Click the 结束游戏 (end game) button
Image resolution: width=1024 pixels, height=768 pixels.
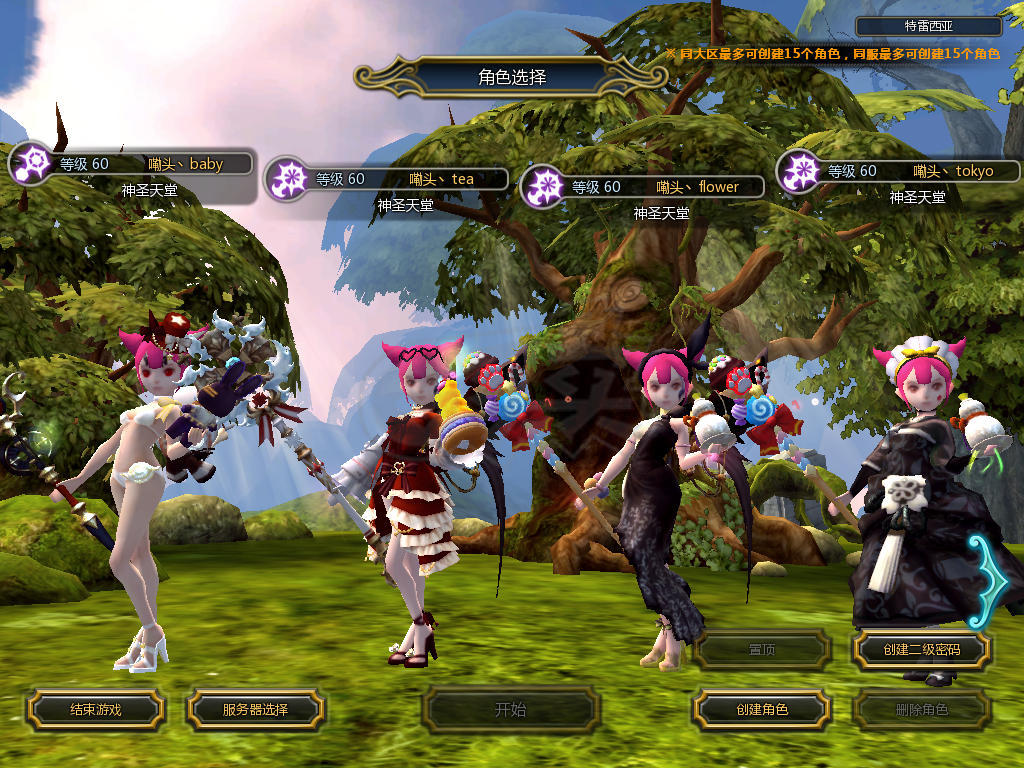coord(95,710)
